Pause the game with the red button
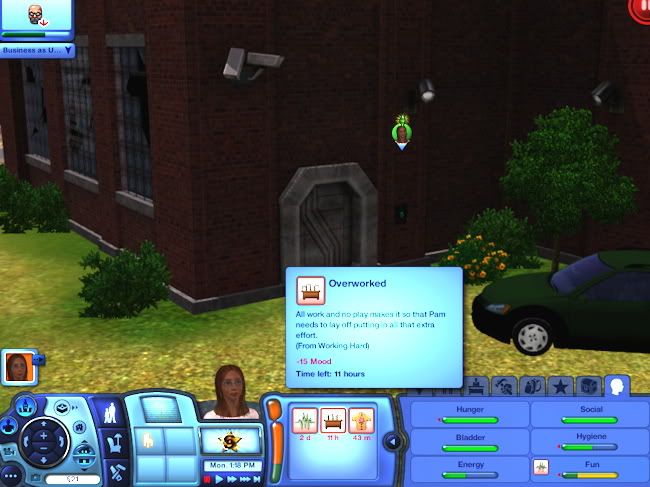This screenshot has height=487, width=650. coord(207,479)
